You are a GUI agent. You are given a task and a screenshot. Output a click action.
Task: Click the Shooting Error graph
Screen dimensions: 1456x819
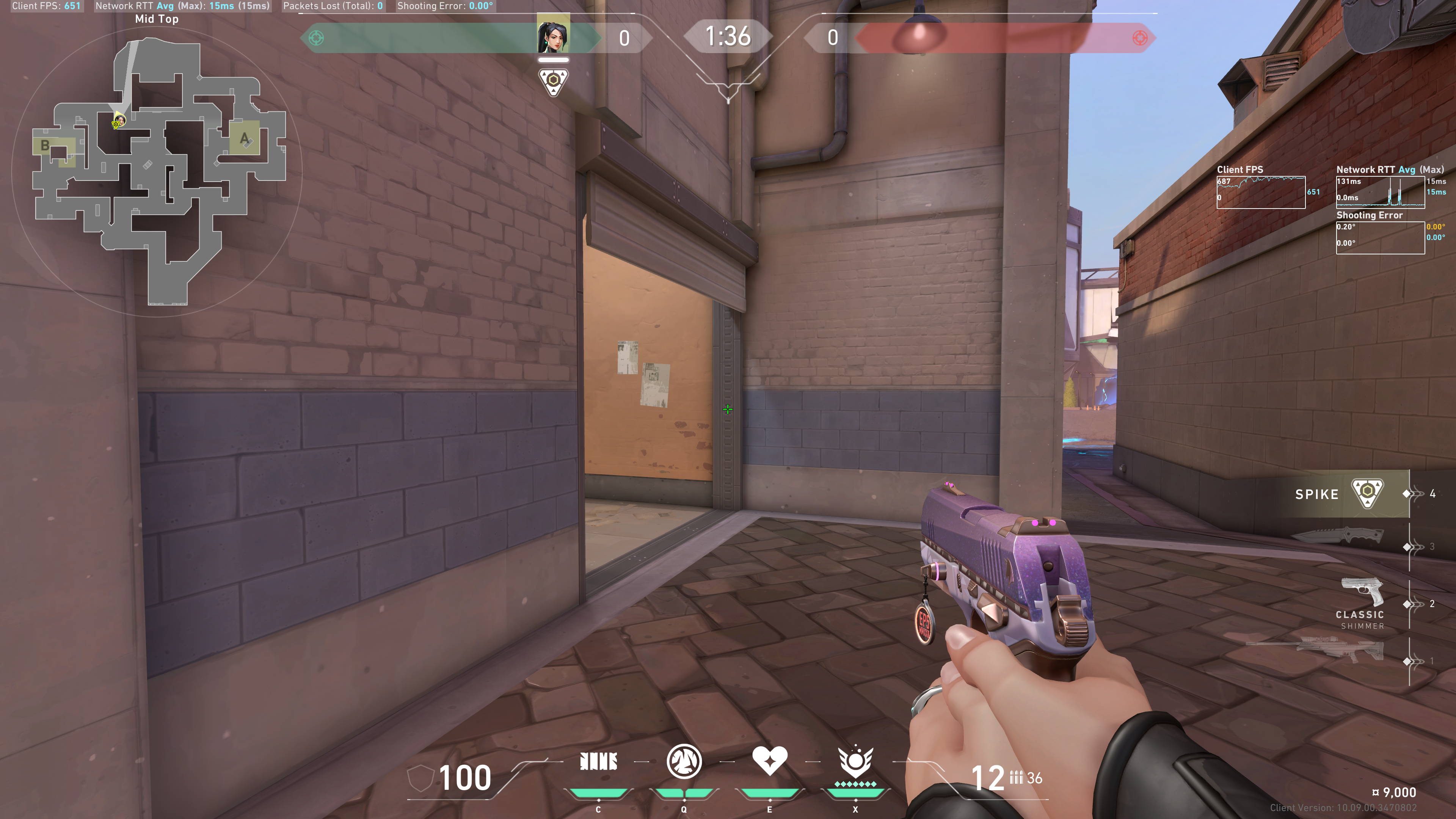1380,237
